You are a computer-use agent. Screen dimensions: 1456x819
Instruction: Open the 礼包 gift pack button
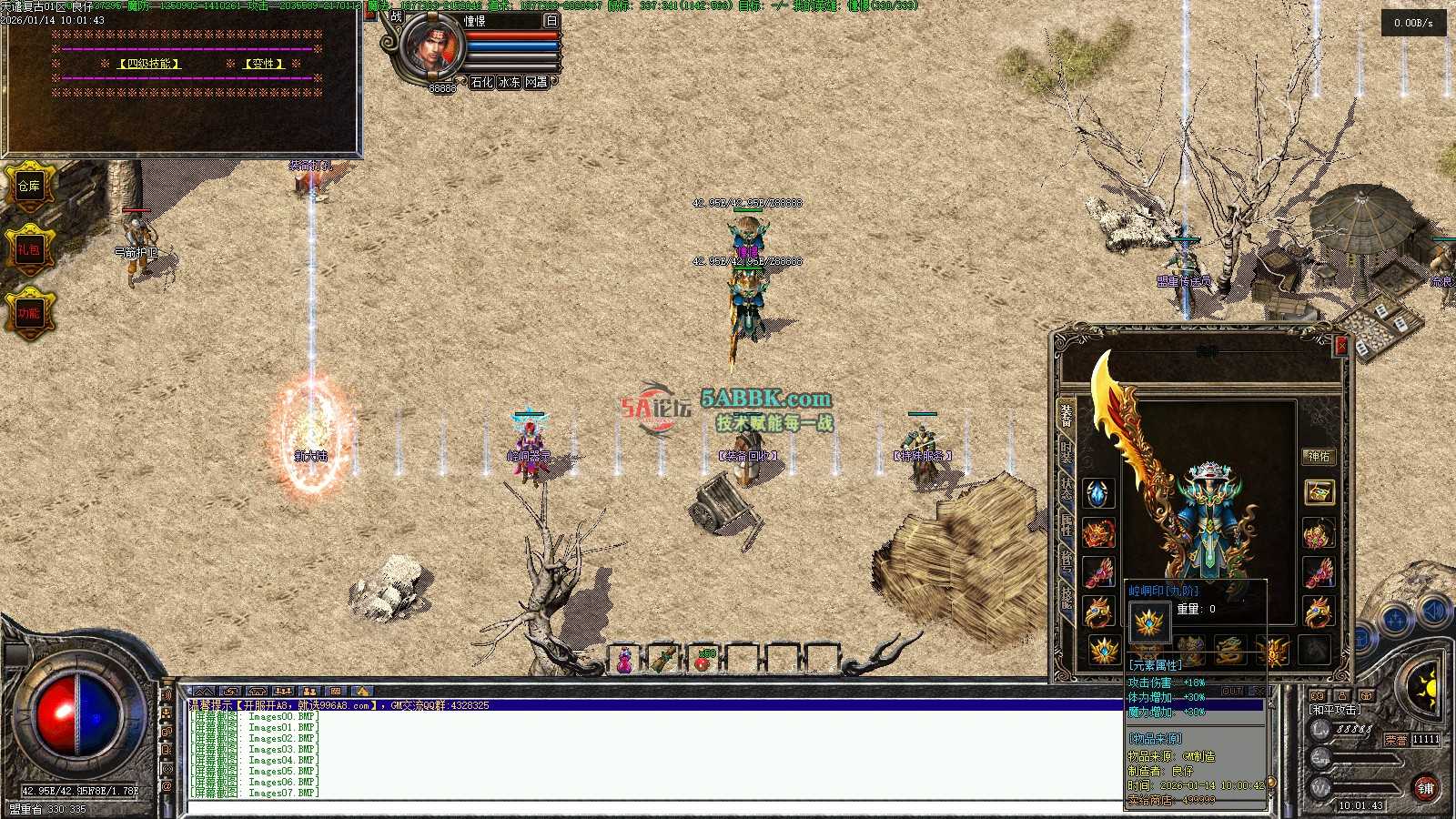(x=29, y=248)
